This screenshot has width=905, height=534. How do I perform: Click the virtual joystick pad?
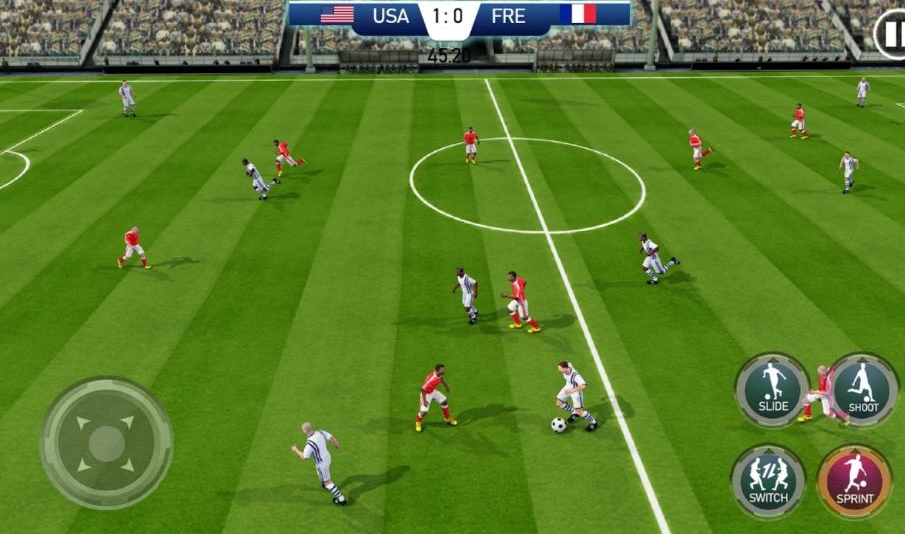[x=106, y=442]
